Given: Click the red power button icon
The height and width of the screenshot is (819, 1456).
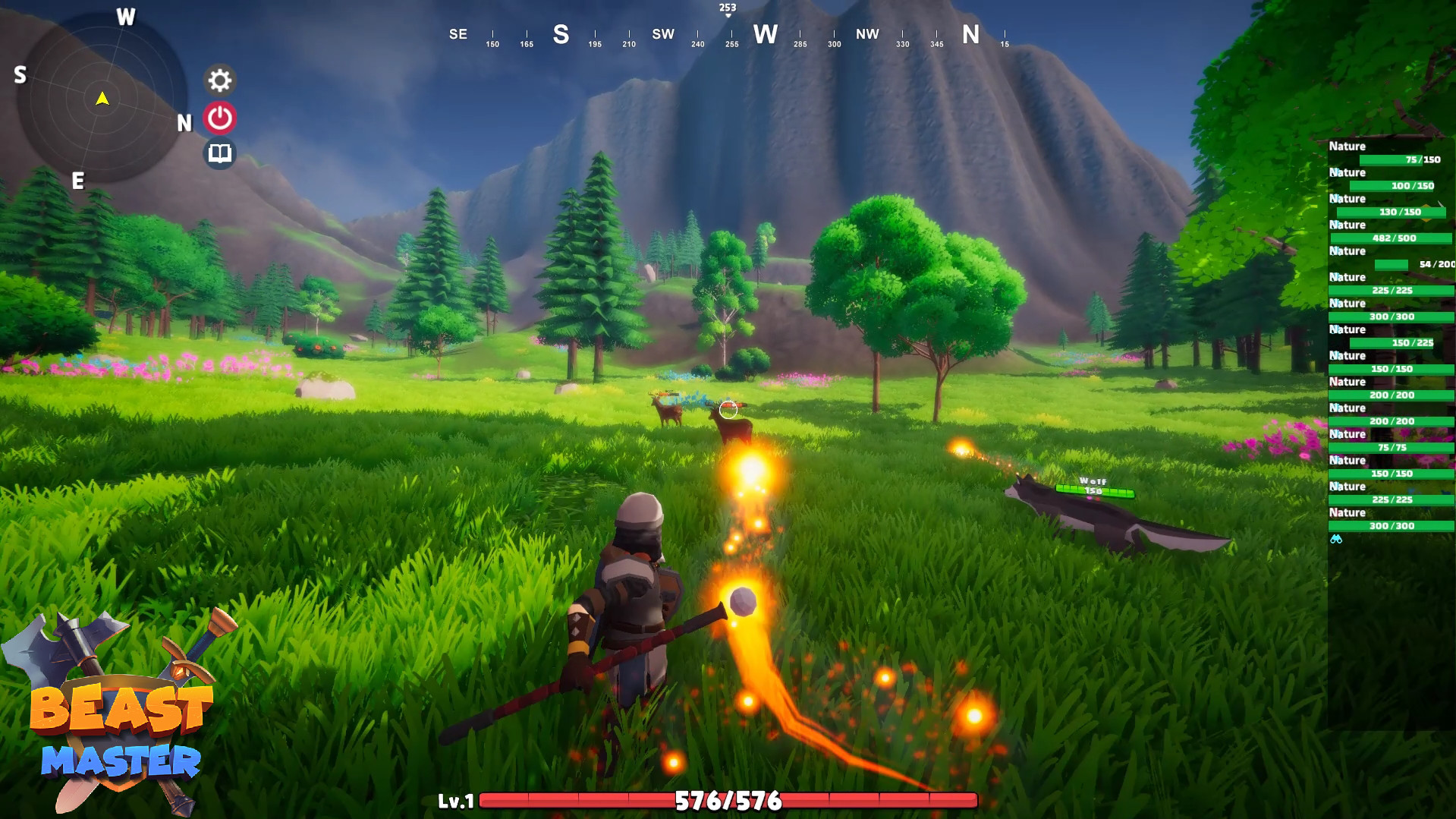Looking at the screenshot, I should (x=219, y=115).
